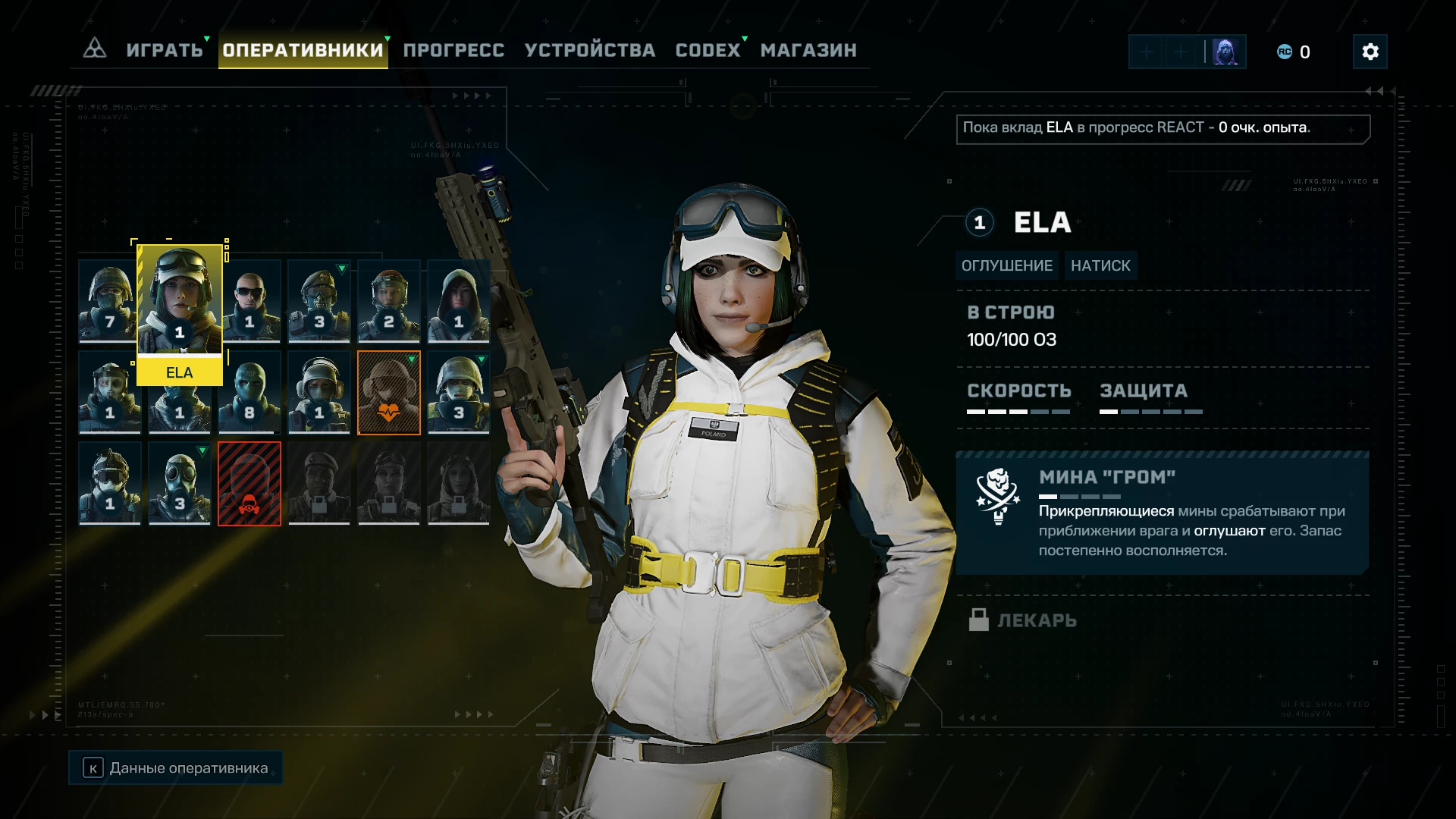The height and width of the screenshot is (819, 1456).
Task: Select the gas mask operator tile
Action: 179,484
